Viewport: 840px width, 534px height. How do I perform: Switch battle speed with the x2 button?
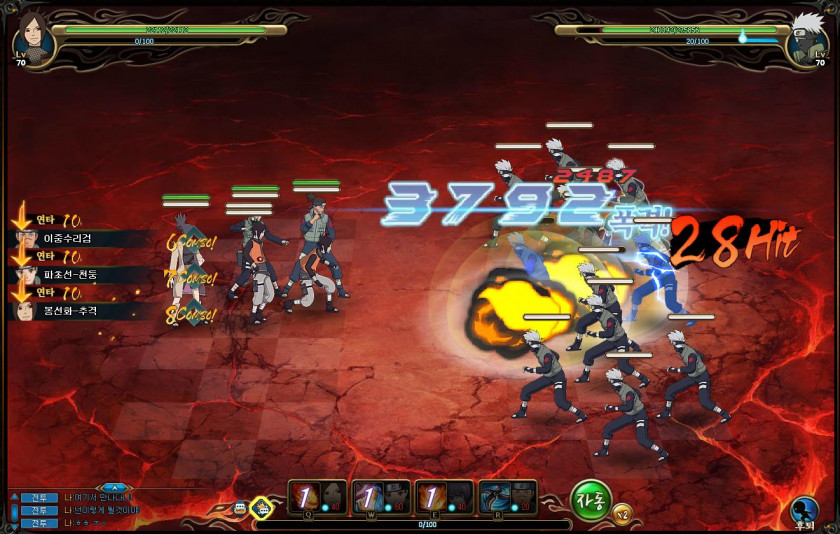622,514
